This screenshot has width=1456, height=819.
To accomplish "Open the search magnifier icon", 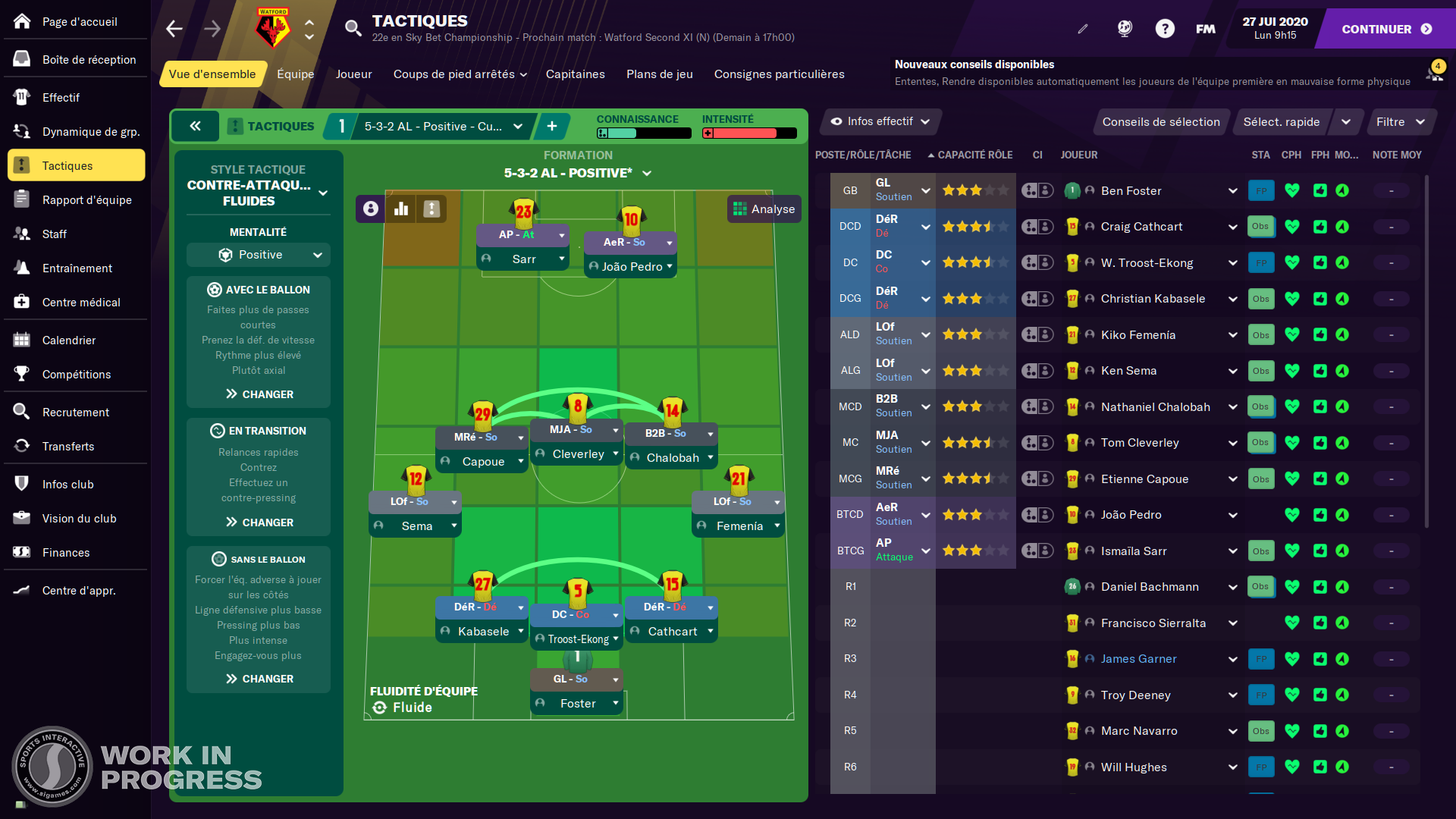I will point(353,29).
